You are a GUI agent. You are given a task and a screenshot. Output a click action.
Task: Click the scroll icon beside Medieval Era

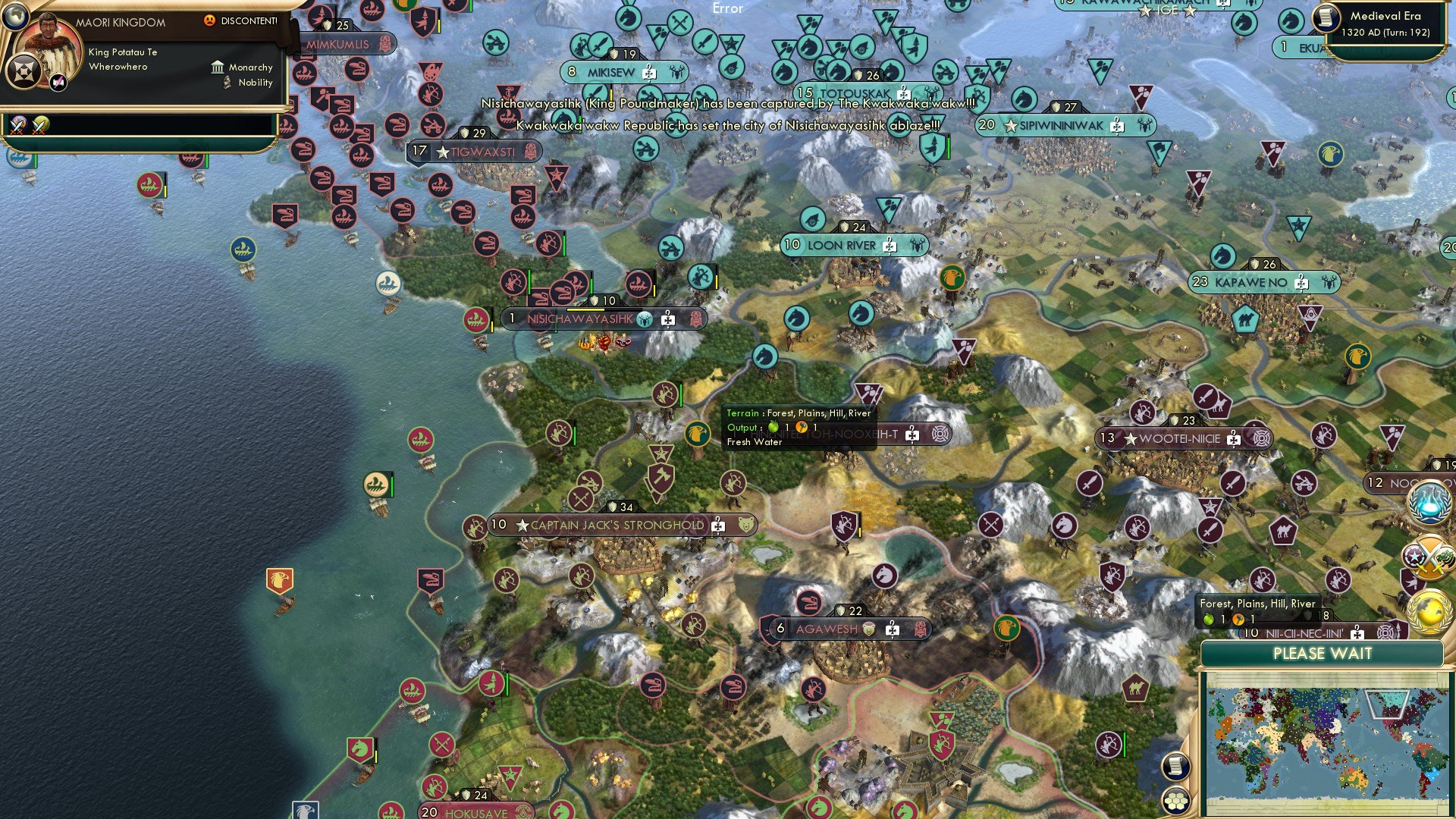point(1326,17)
